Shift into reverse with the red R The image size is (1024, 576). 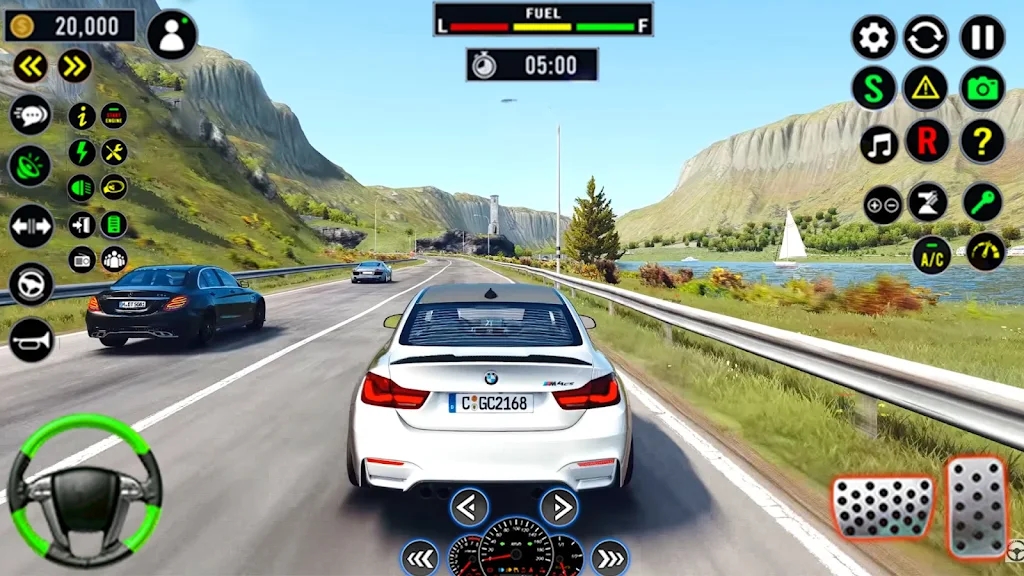[927, 141]
